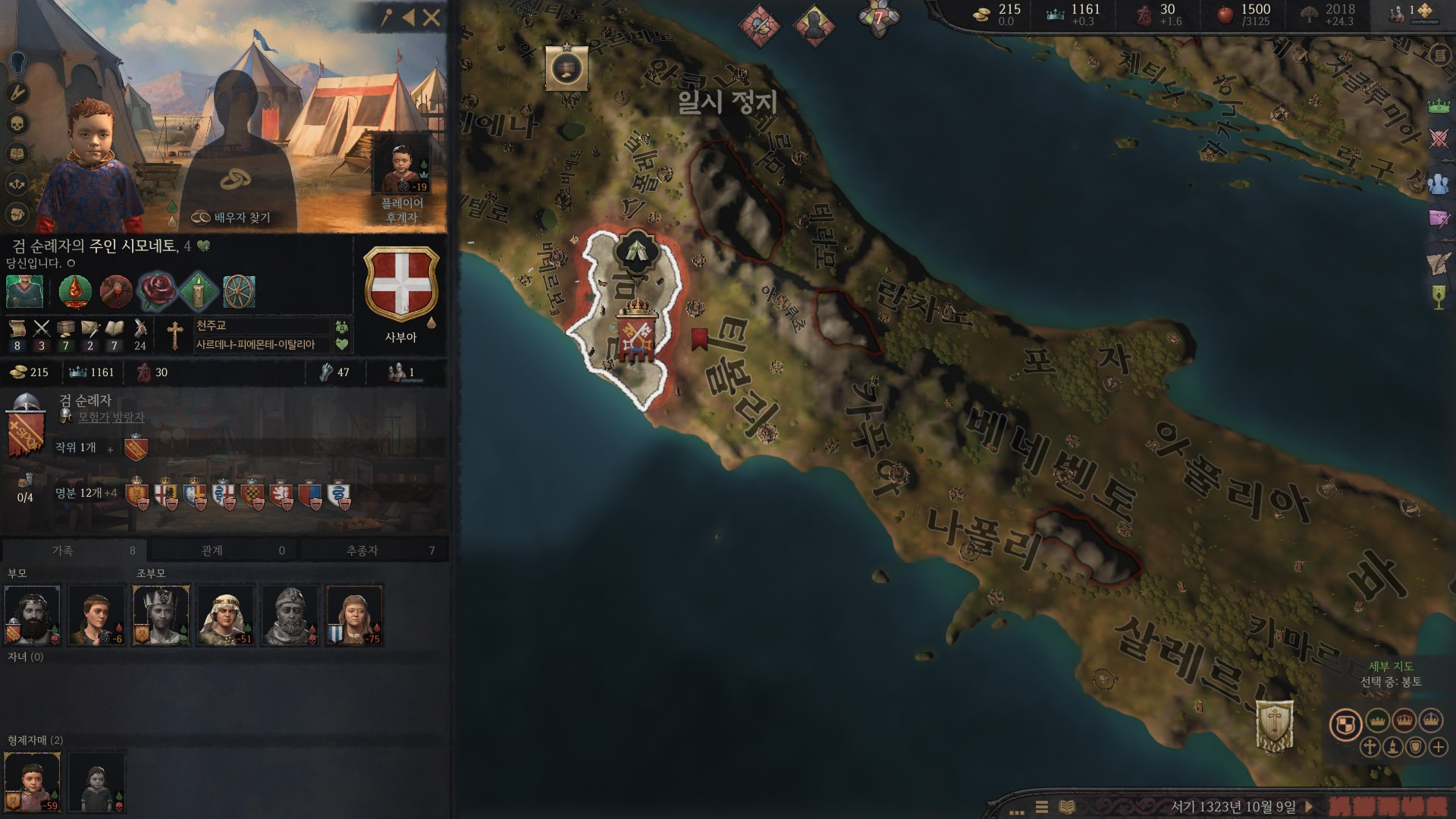
Task: Switch to the 추종자 followers tab
Action: pos(373,551)
